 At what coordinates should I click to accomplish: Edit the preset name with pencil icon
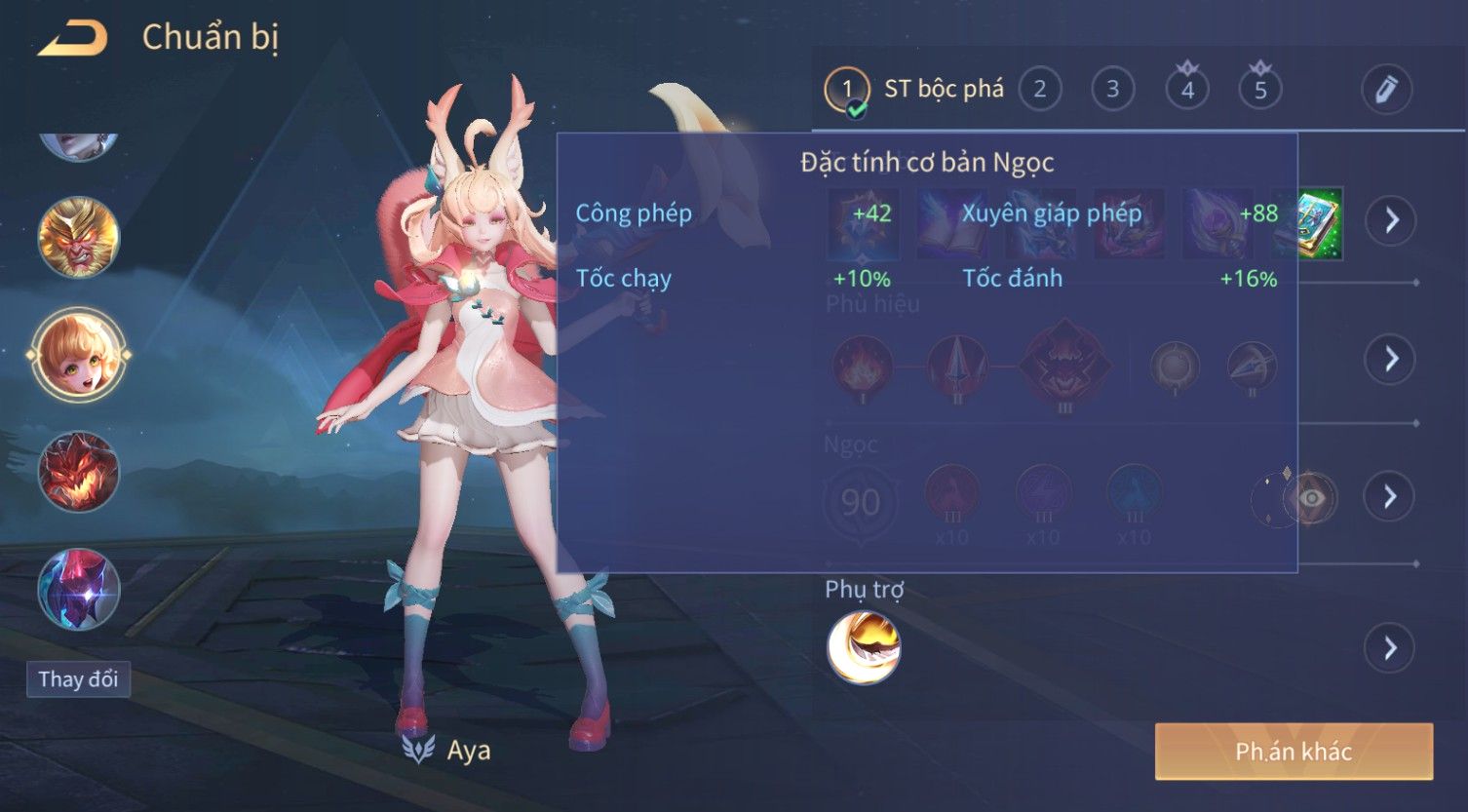pyautogui.click(x=1386, y=90)
